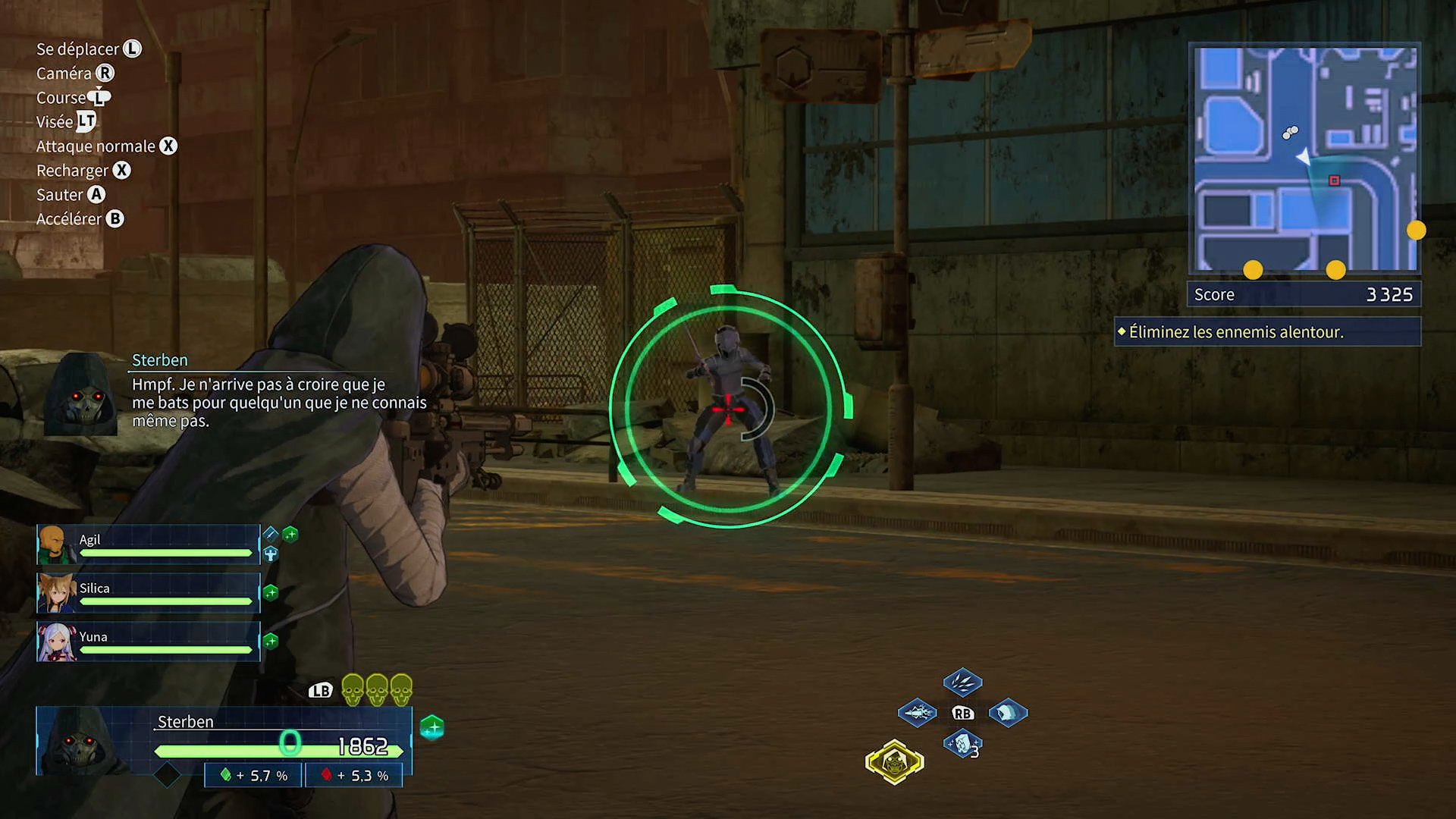
Task: Trigger the ice block dash skill
Action: point(1008,713)
